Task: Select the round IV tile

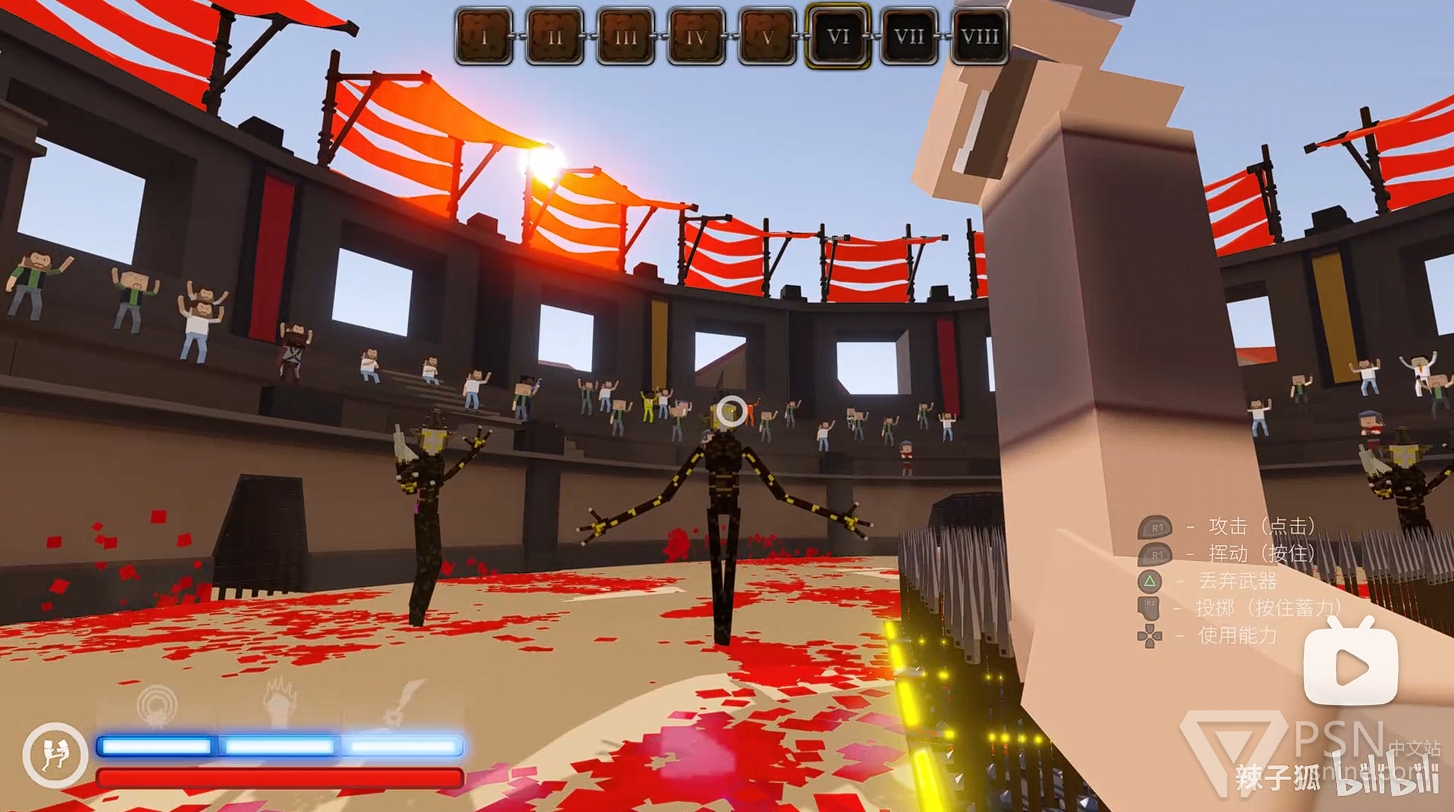Action: click(x=697, y=37)
